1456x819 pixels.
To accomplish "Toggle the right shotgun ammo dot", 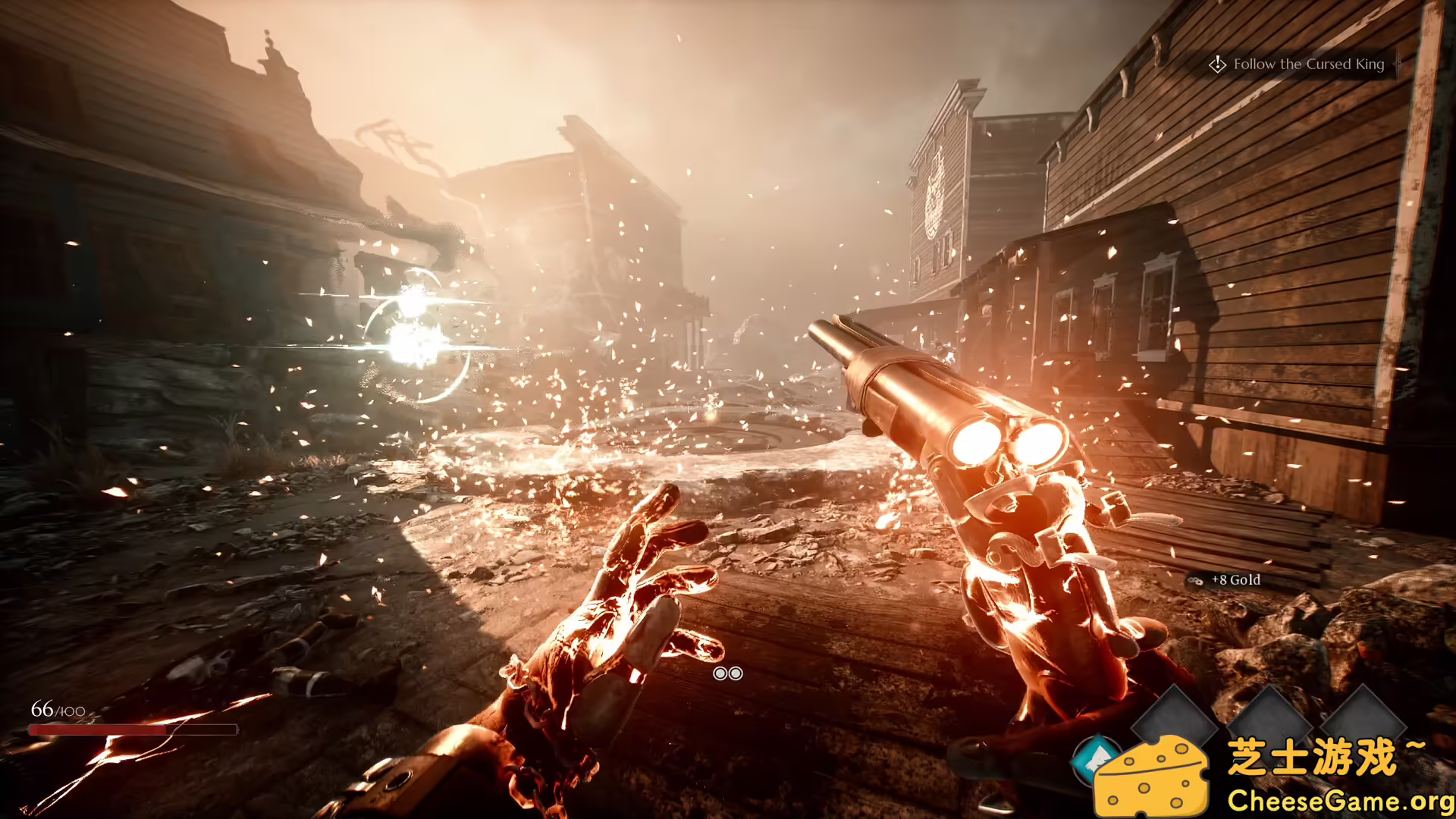I will [x=735, y=673].
